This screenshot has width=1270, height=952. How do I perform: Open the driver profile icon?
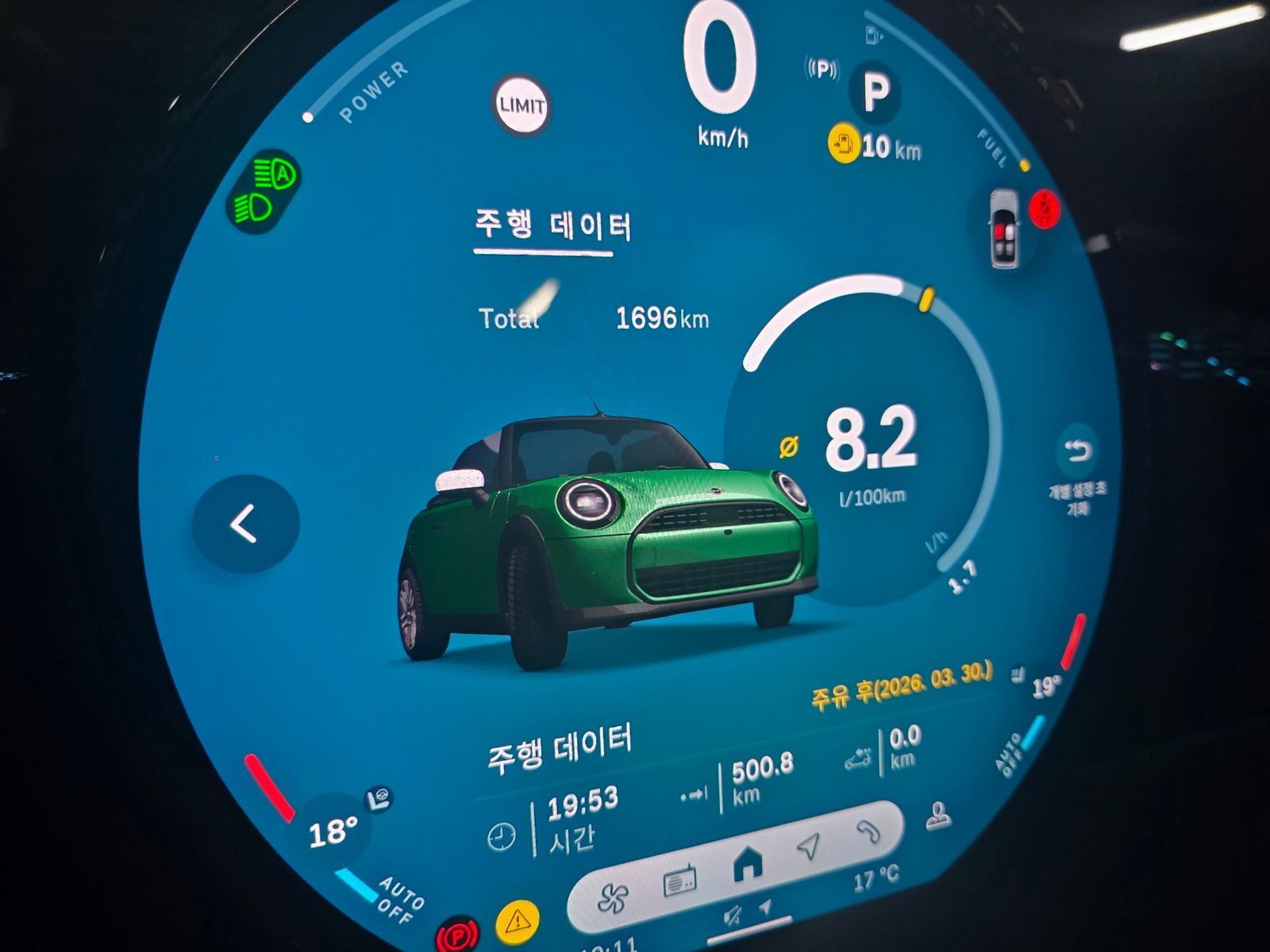click(x=939, y=817)
